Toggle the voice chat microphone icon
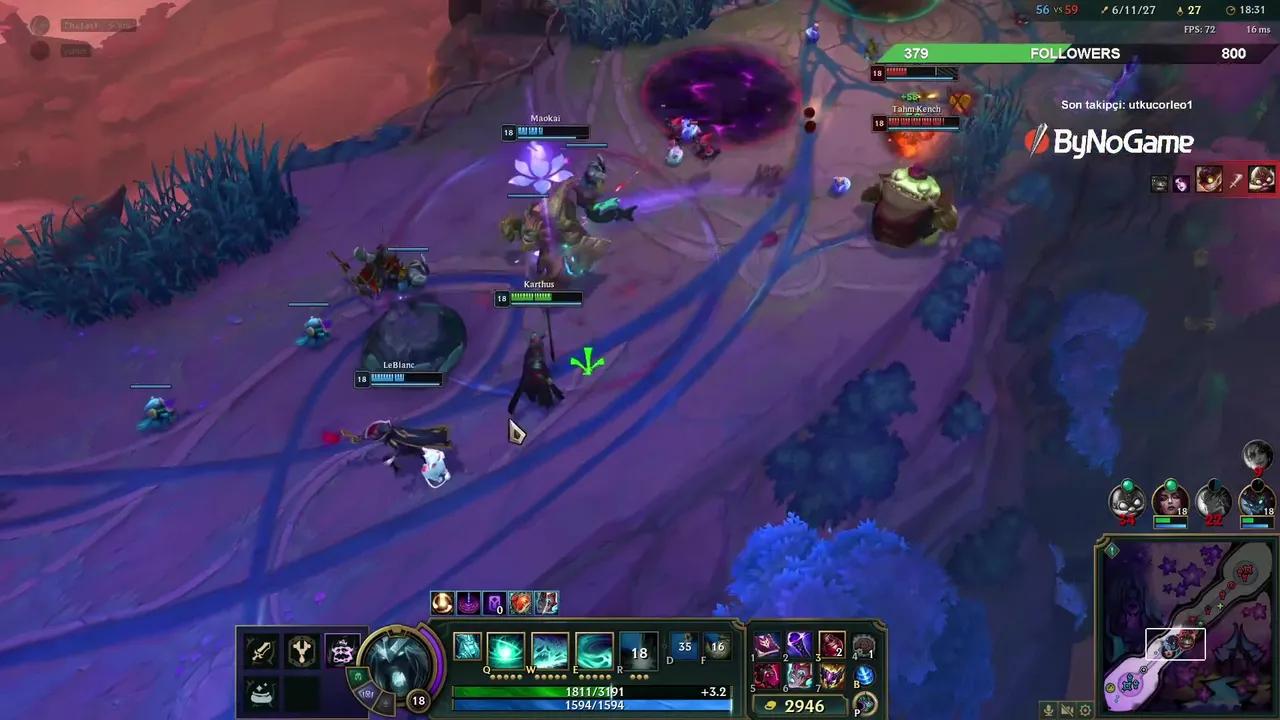The image size is (1280, 720). coord(1047,709)
